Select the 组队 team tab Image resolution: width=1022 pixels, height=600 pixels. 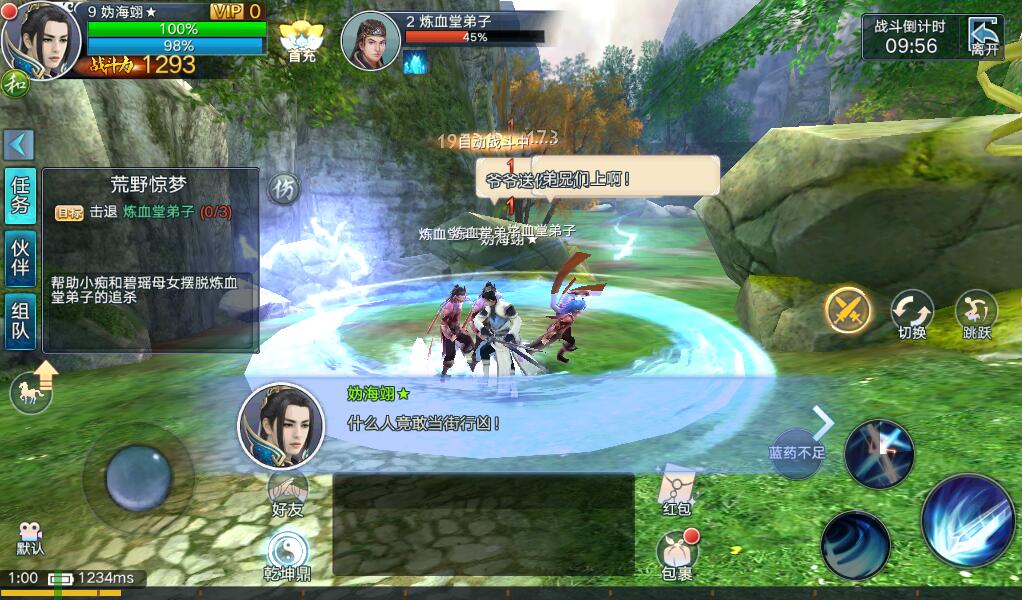click(20, 321)
